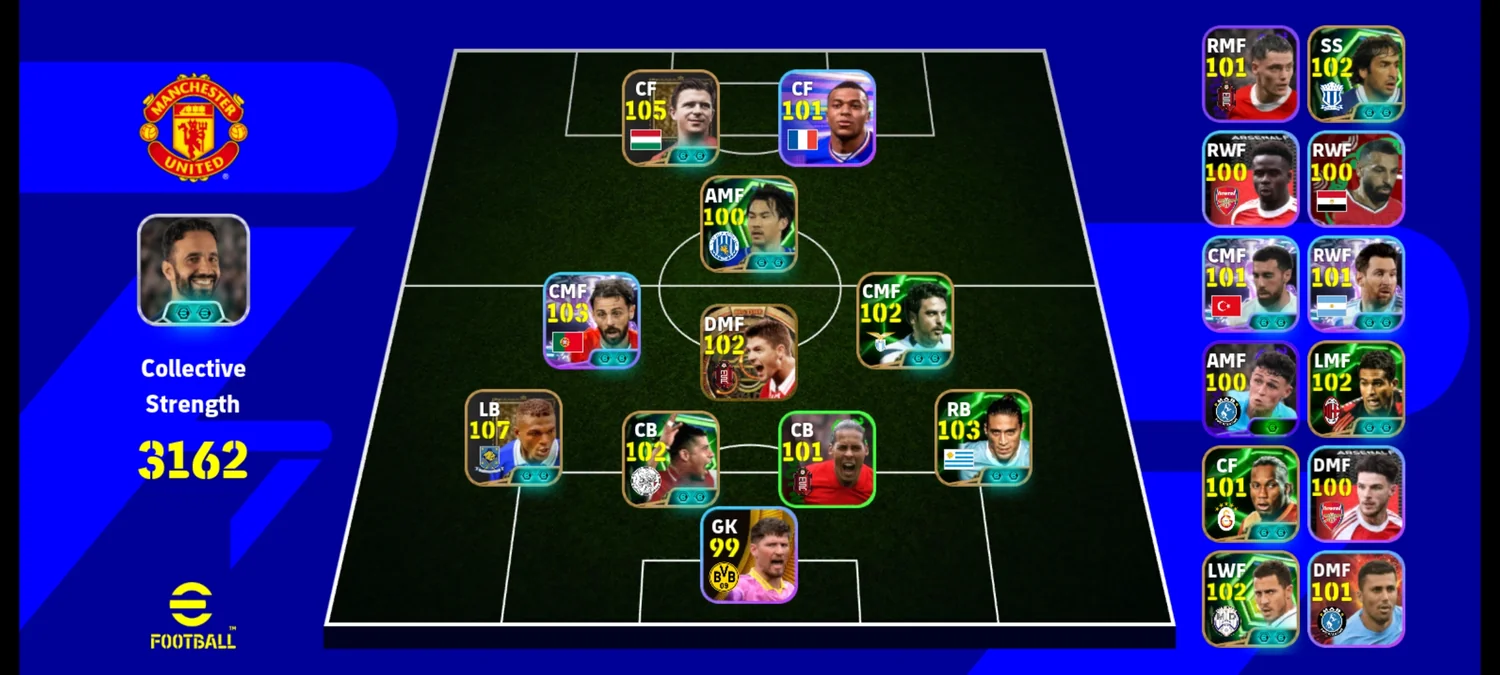Viewport: 1500px width, 675px height.
Task: Select the RMF 101 substitute card
Action: click(x=1250, y=74)
